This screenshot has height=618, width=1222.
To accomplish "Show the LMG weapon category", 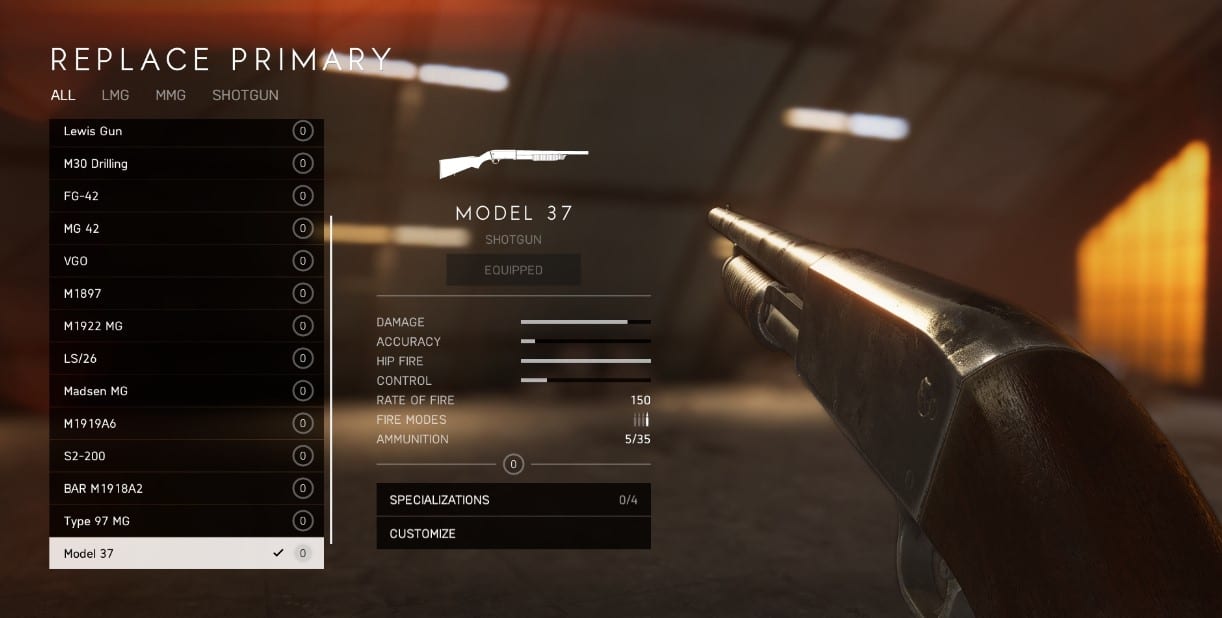I will [115, 95].
